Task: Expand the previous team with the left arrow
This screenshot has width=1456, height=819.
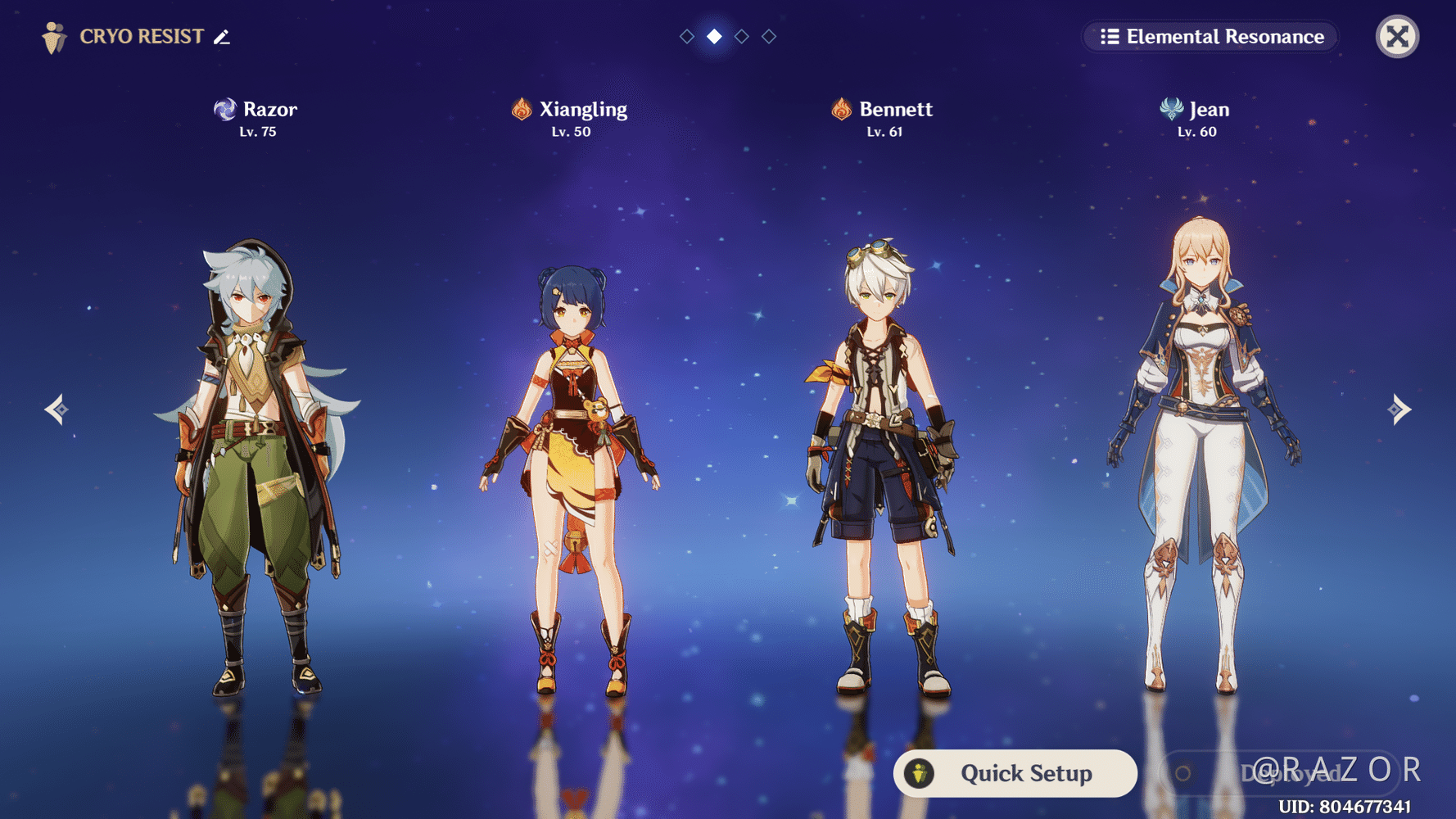Action: [x=55, y=409]
